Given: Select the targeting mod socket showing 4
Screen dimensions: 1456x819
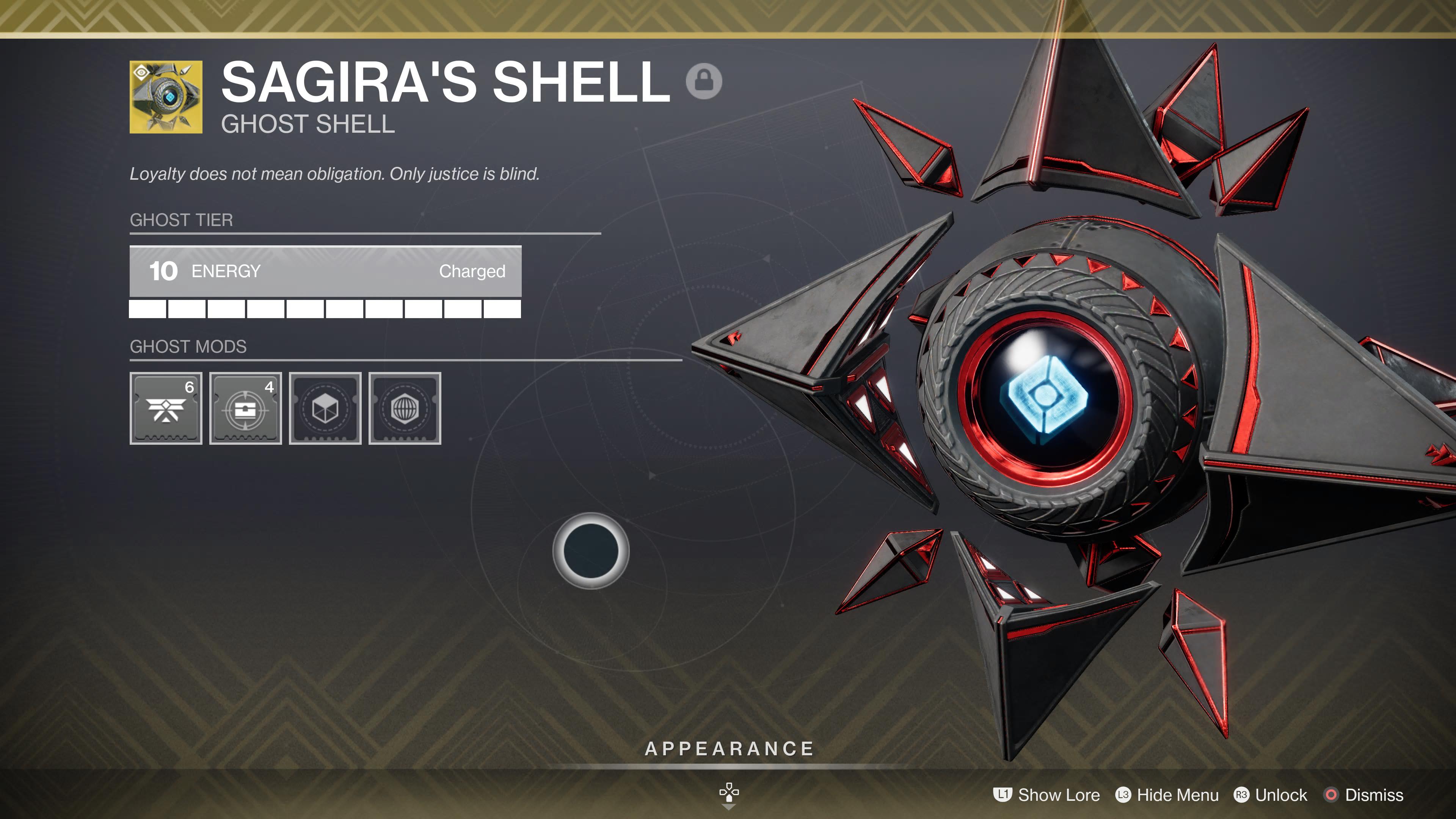Looking at the screenshot, I should (245, 409).
